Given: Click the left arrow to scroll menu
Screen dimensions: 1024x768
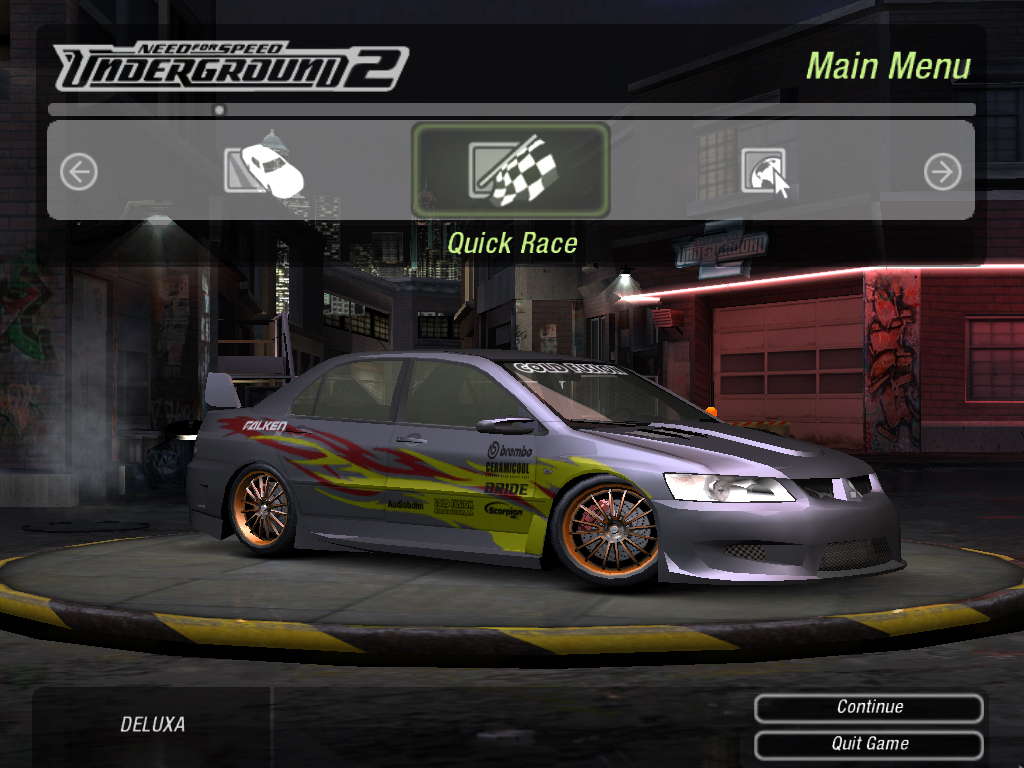Looking at the screenshot, I should click(79, 172).
